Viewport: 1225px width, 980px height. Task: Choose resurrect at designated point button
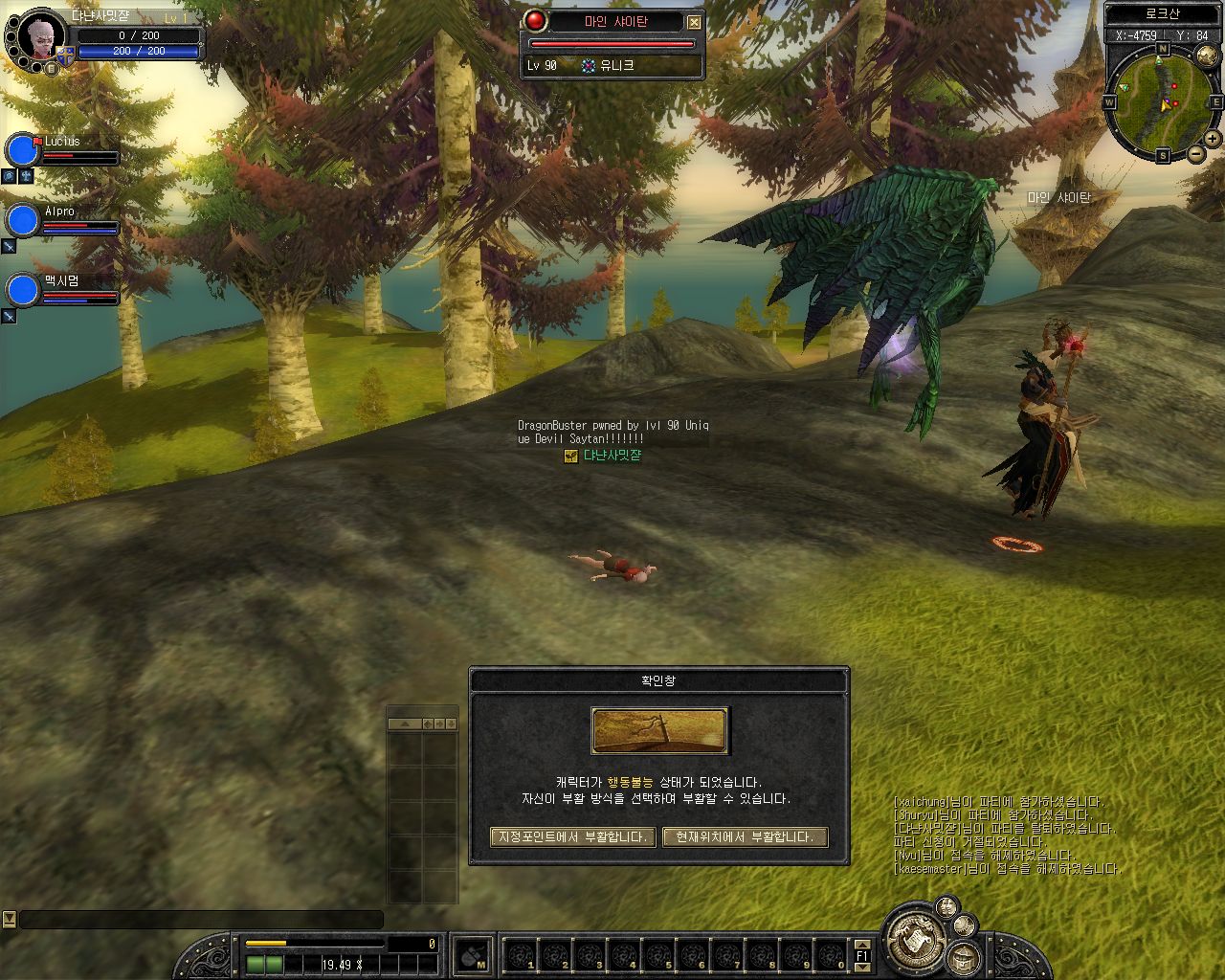point(572,836)
